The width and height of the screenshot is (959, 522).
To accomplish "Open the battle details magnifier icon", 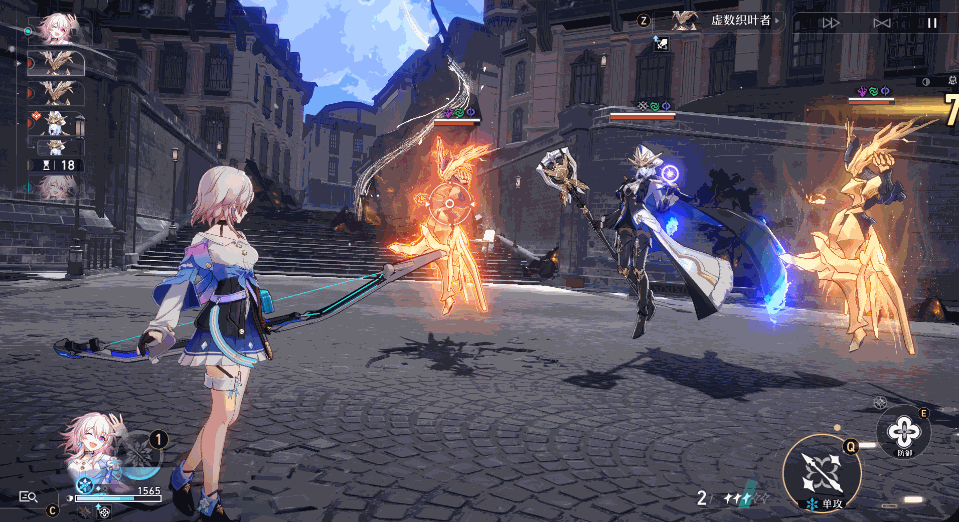I will point(28,496).
